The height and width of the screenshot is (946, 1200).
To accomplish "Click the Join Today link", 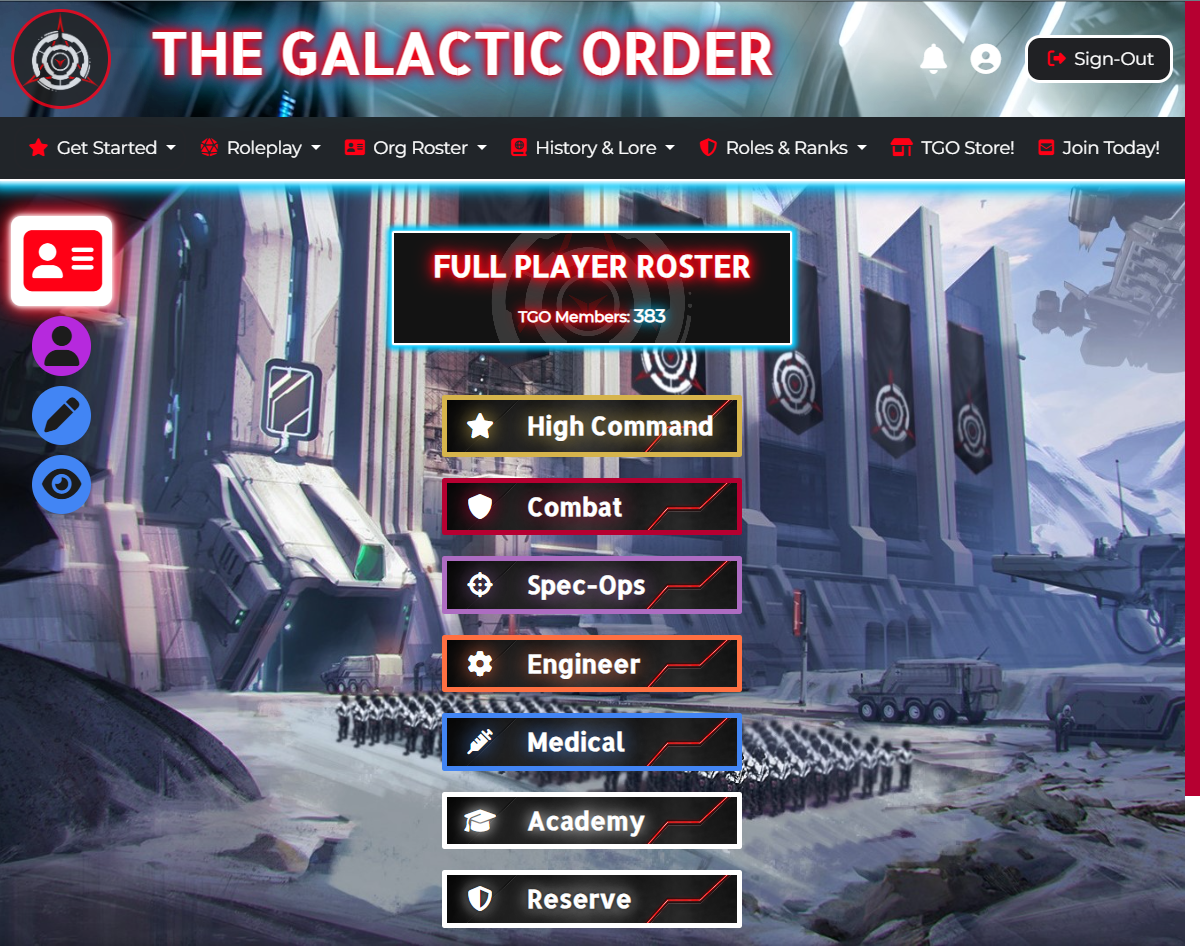I will 1099,148.
